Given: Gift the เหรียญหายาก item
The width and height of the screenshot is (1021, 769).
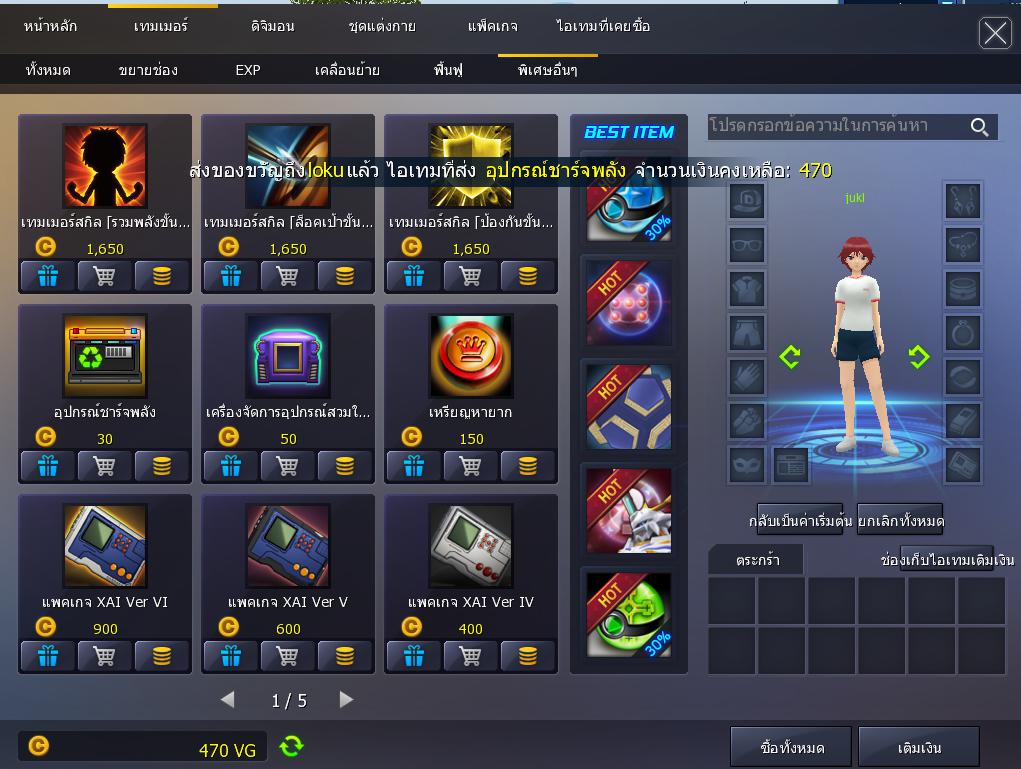Looking at the screenshot, I should [x=413, y=466].
